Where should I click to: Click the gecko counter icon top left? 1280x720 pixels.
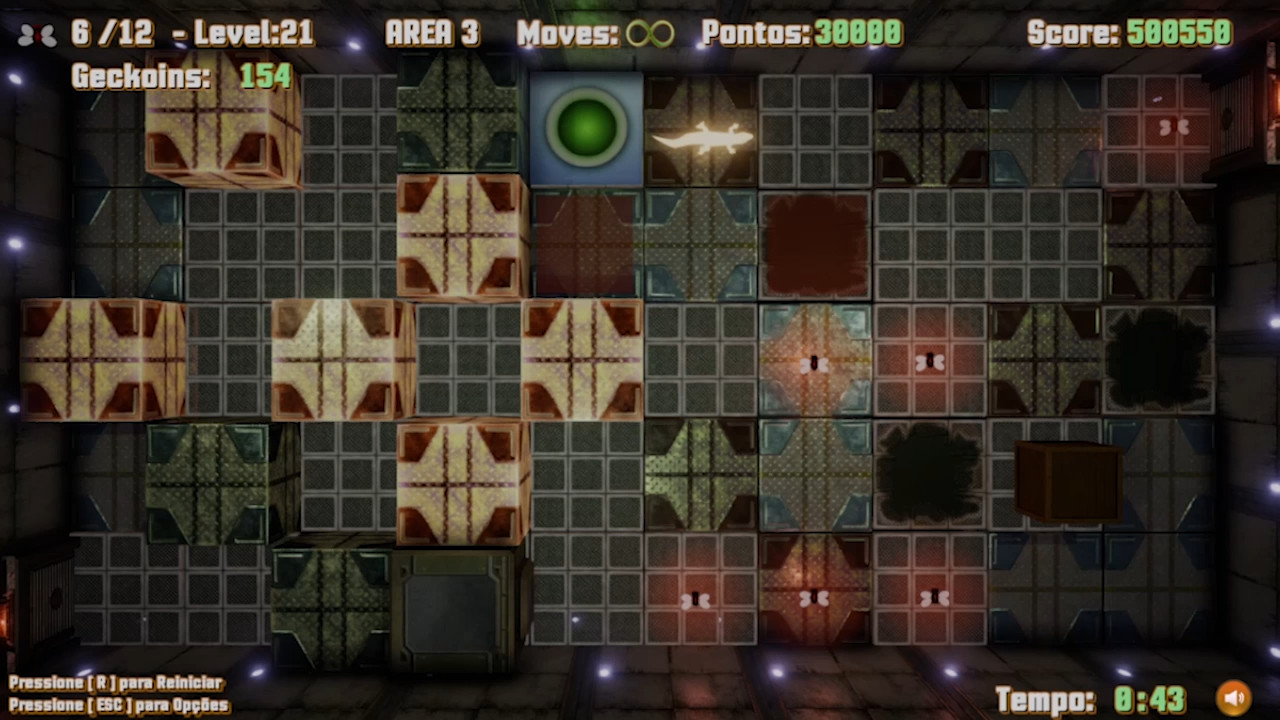36,34
